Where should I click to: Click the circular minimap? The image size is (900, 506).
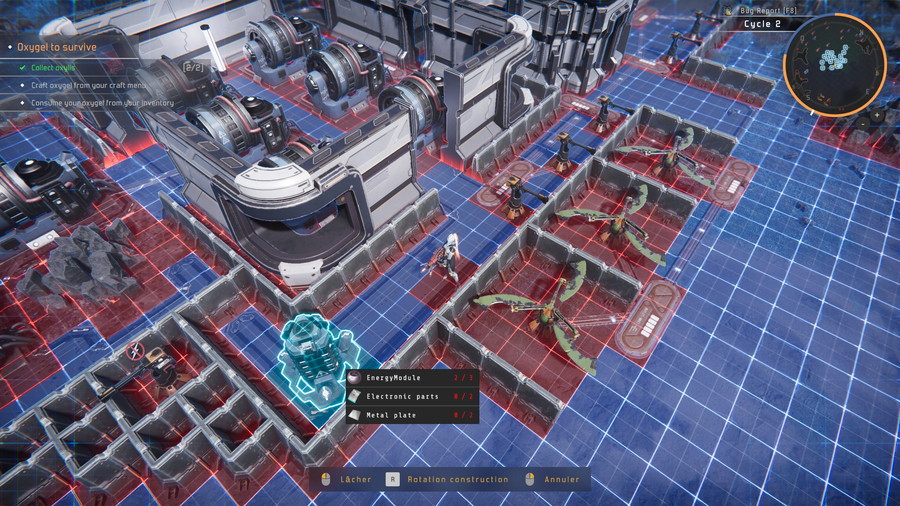(x=833, y=63)
